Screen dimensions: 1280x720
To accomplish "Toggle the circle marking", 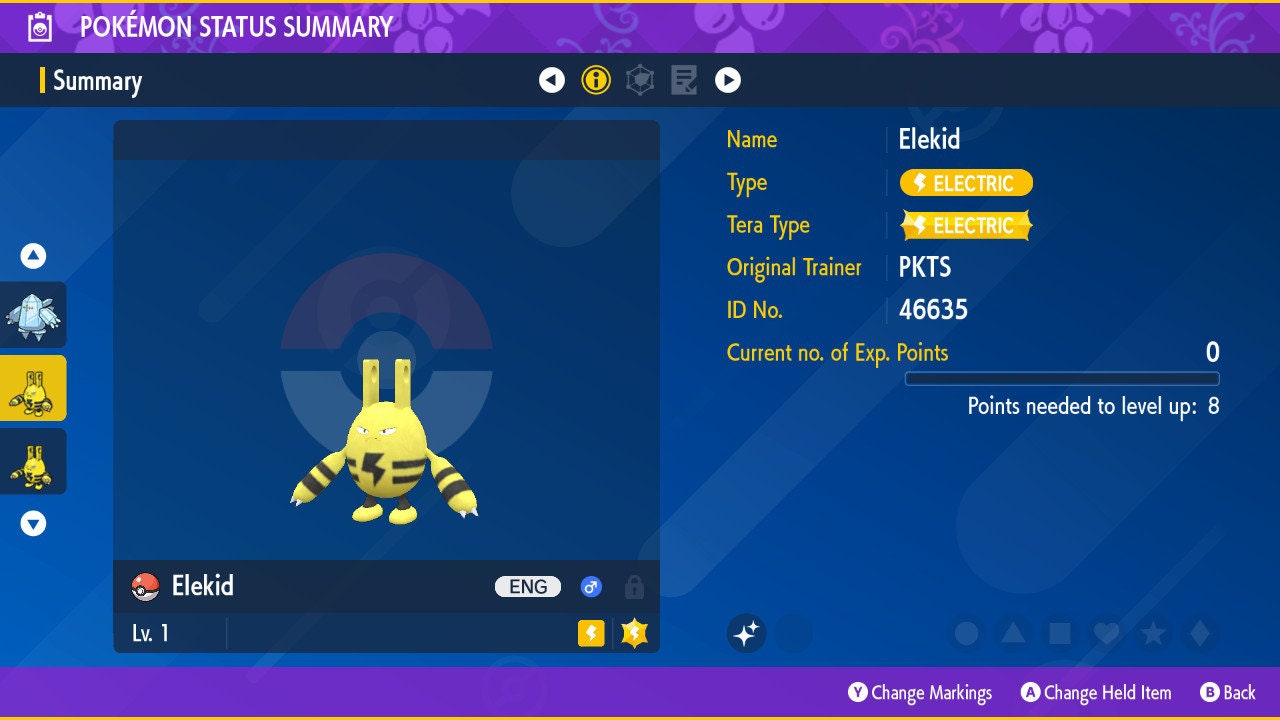I will pyautogui.click(x=966, y=633).
